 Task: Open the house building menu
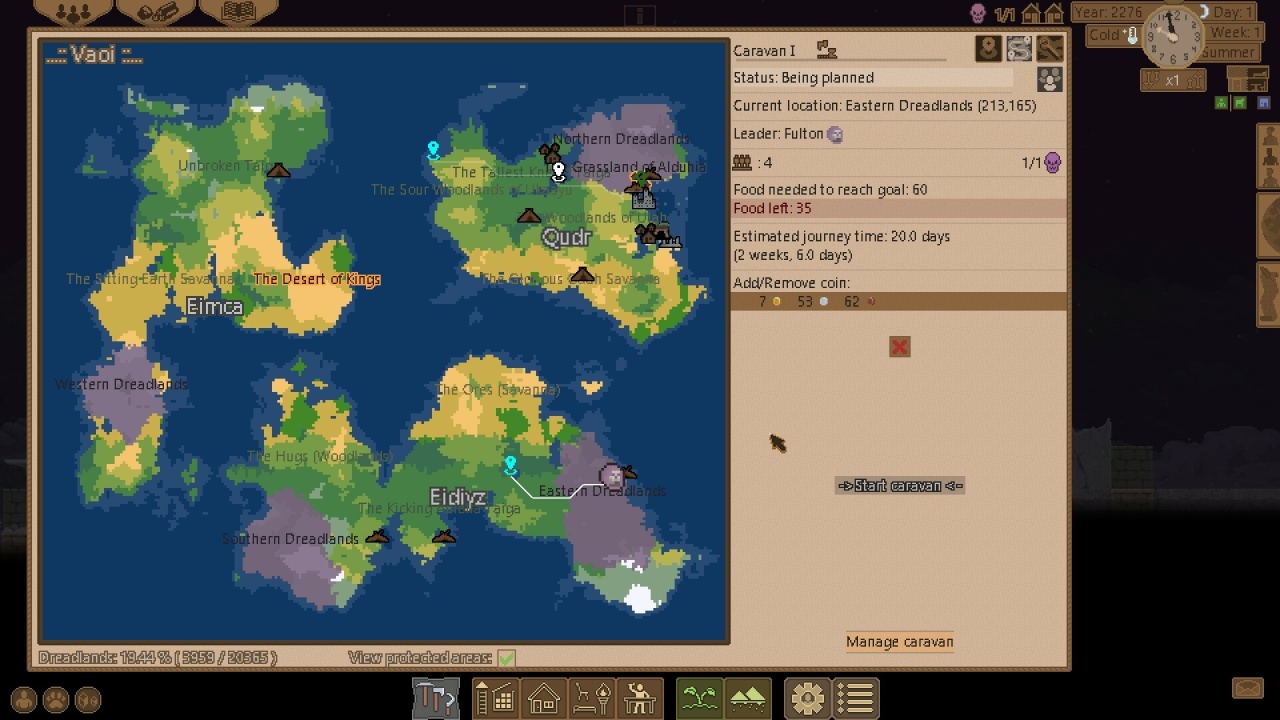pos(543,697)
